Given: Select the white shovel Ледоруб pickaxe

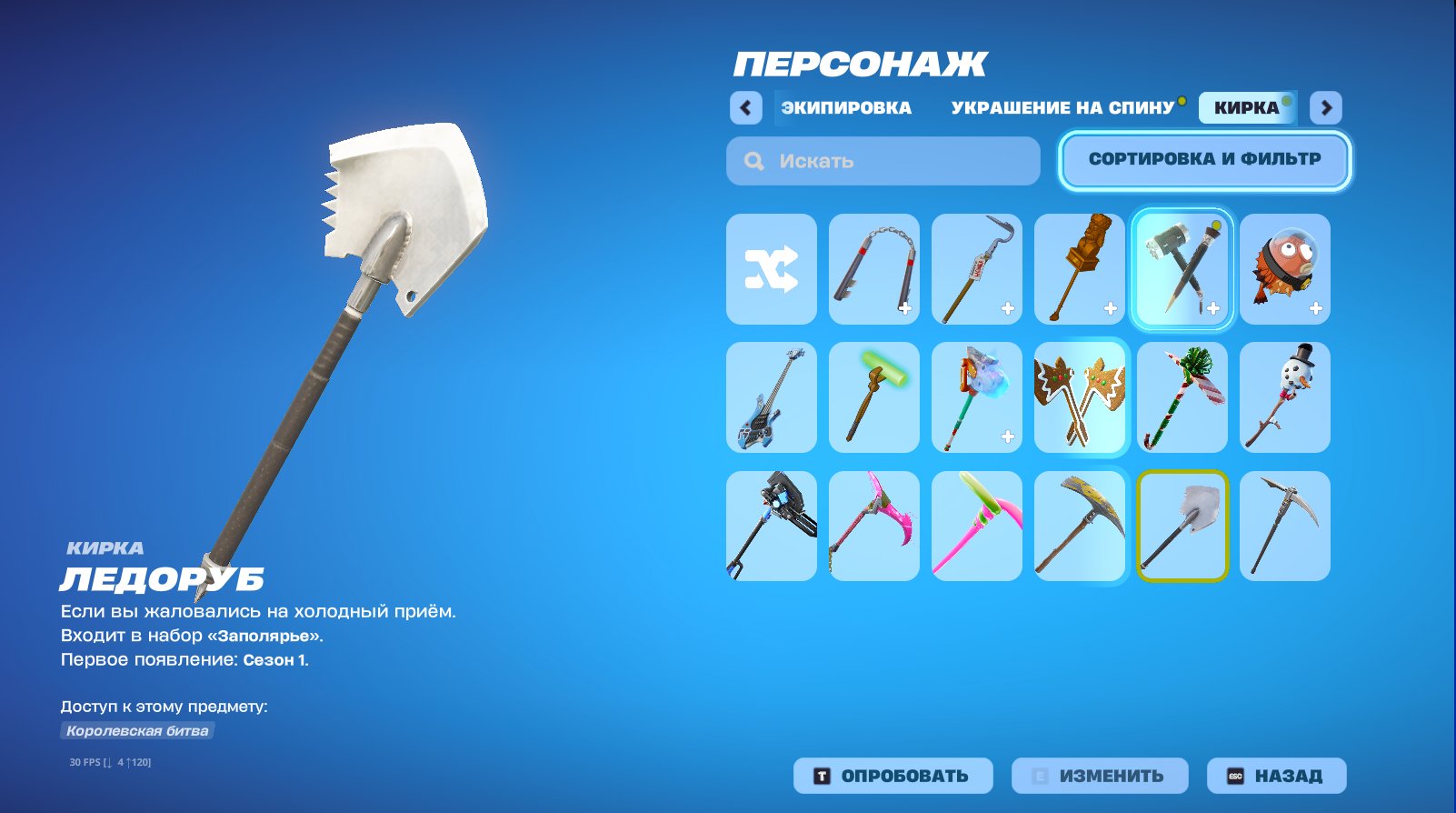Looking at the screenshot, I should [1182, 526].
